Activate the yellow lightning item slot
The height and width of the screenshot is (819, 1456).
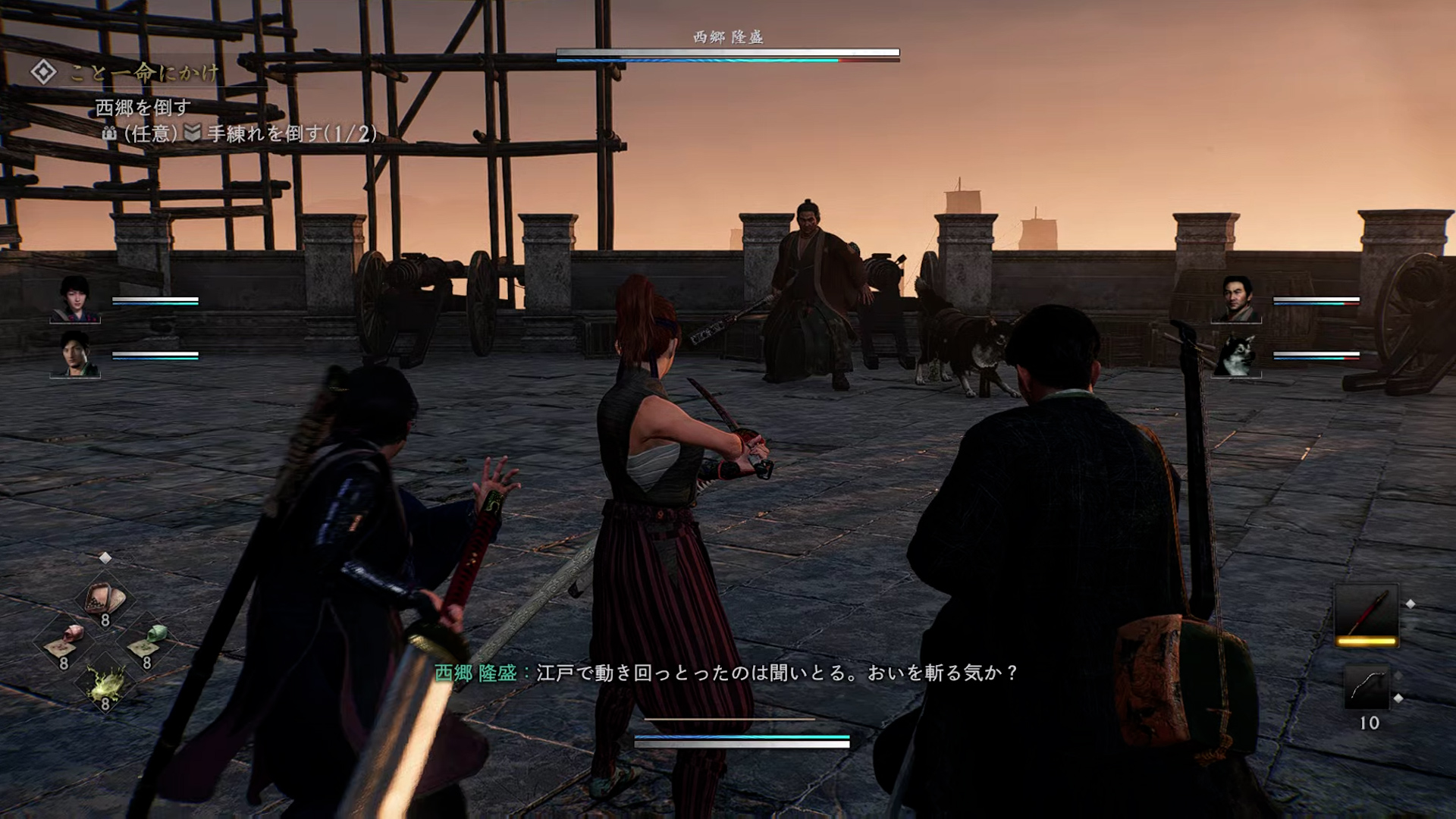(105, 682)
